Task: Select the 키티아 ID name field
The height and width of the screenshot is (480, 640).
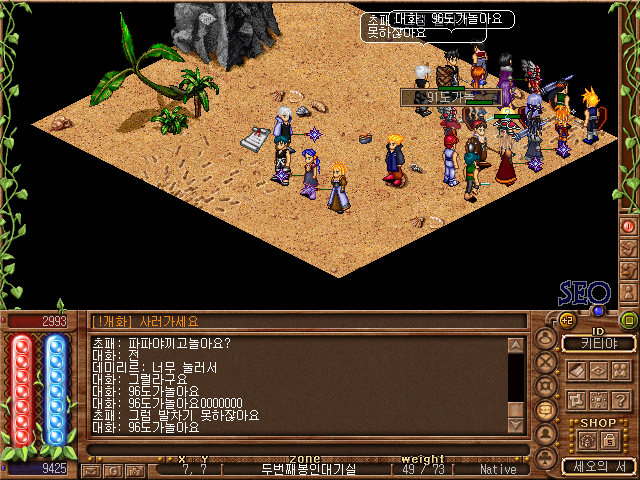Action: click(599, 344)
